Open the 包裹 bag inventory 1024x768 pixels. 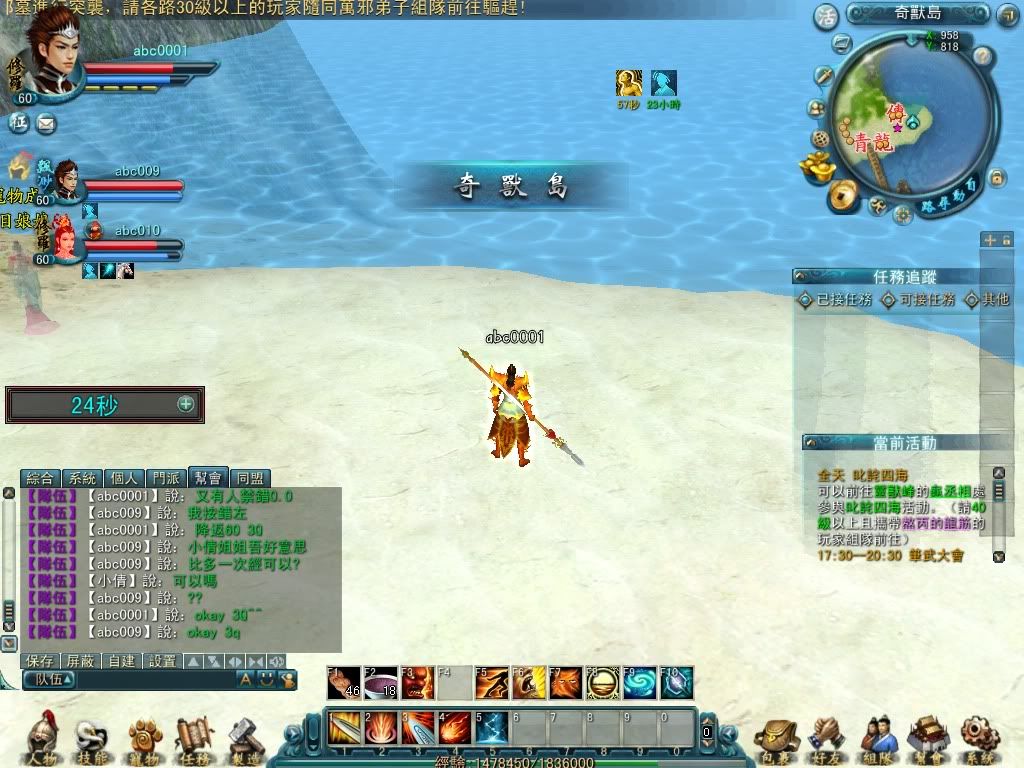[774, 740]
